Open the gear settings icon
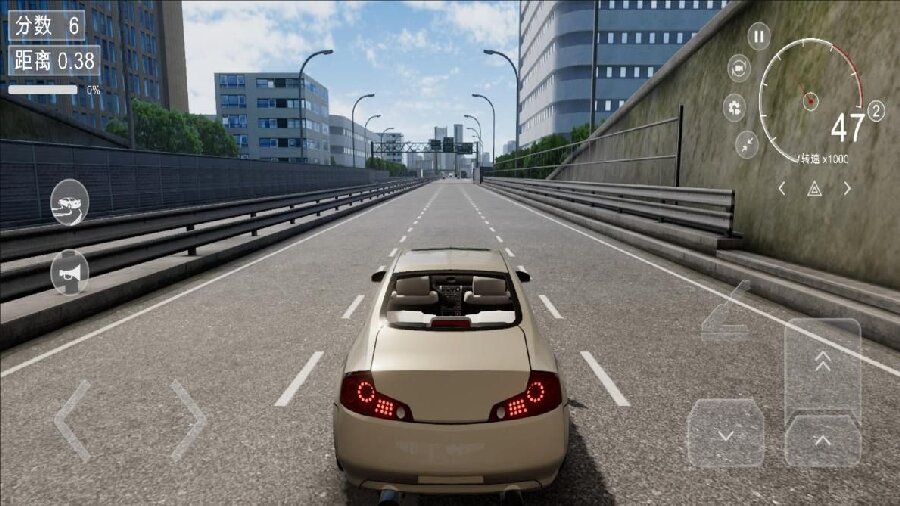The width and height of the screenshot is (900, 506). (x=735, y=107)
